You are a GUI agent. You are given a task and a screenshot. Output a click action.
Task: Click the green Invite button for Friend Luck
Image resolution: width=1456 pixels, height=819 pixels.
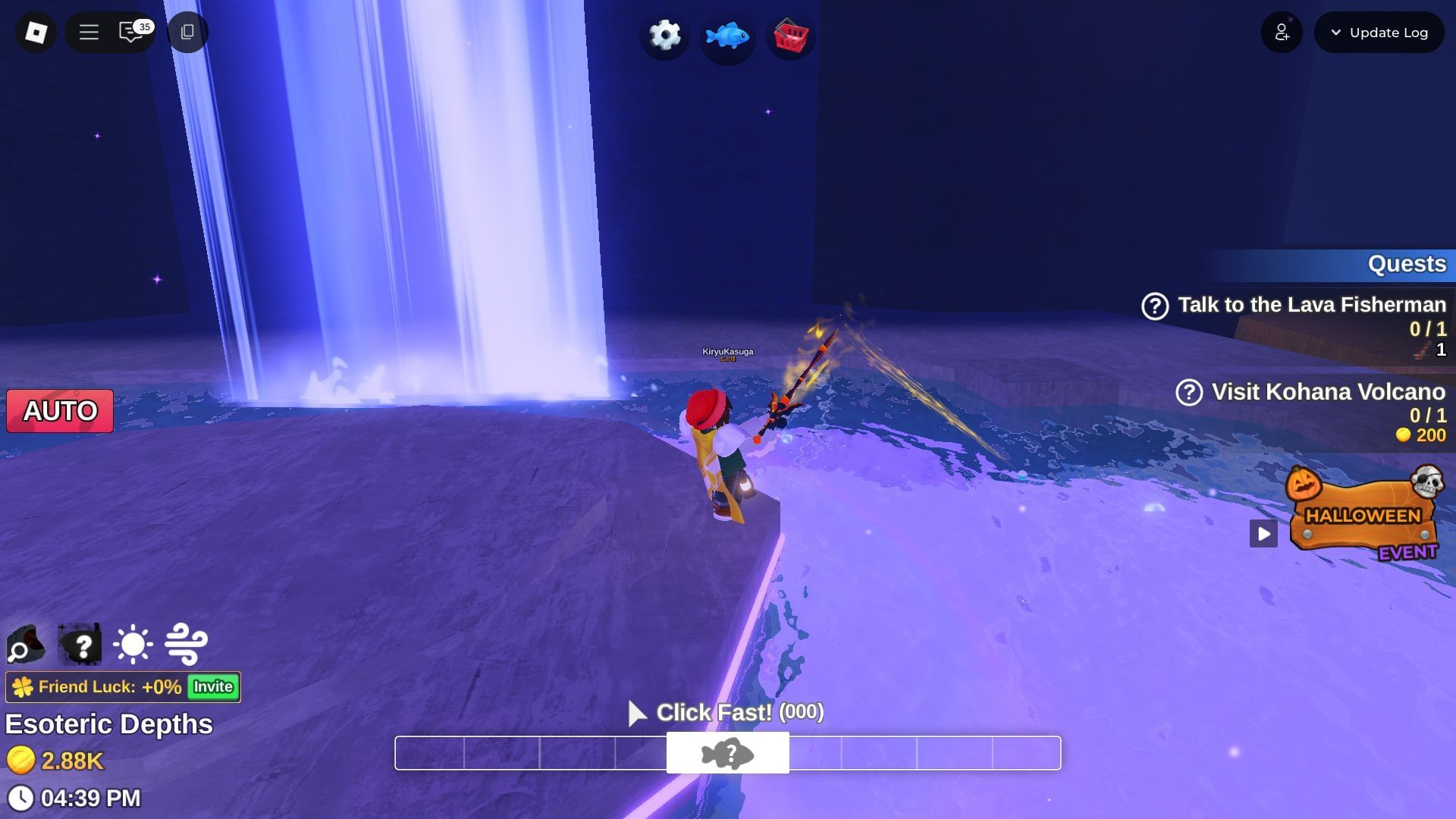(212, 686)
